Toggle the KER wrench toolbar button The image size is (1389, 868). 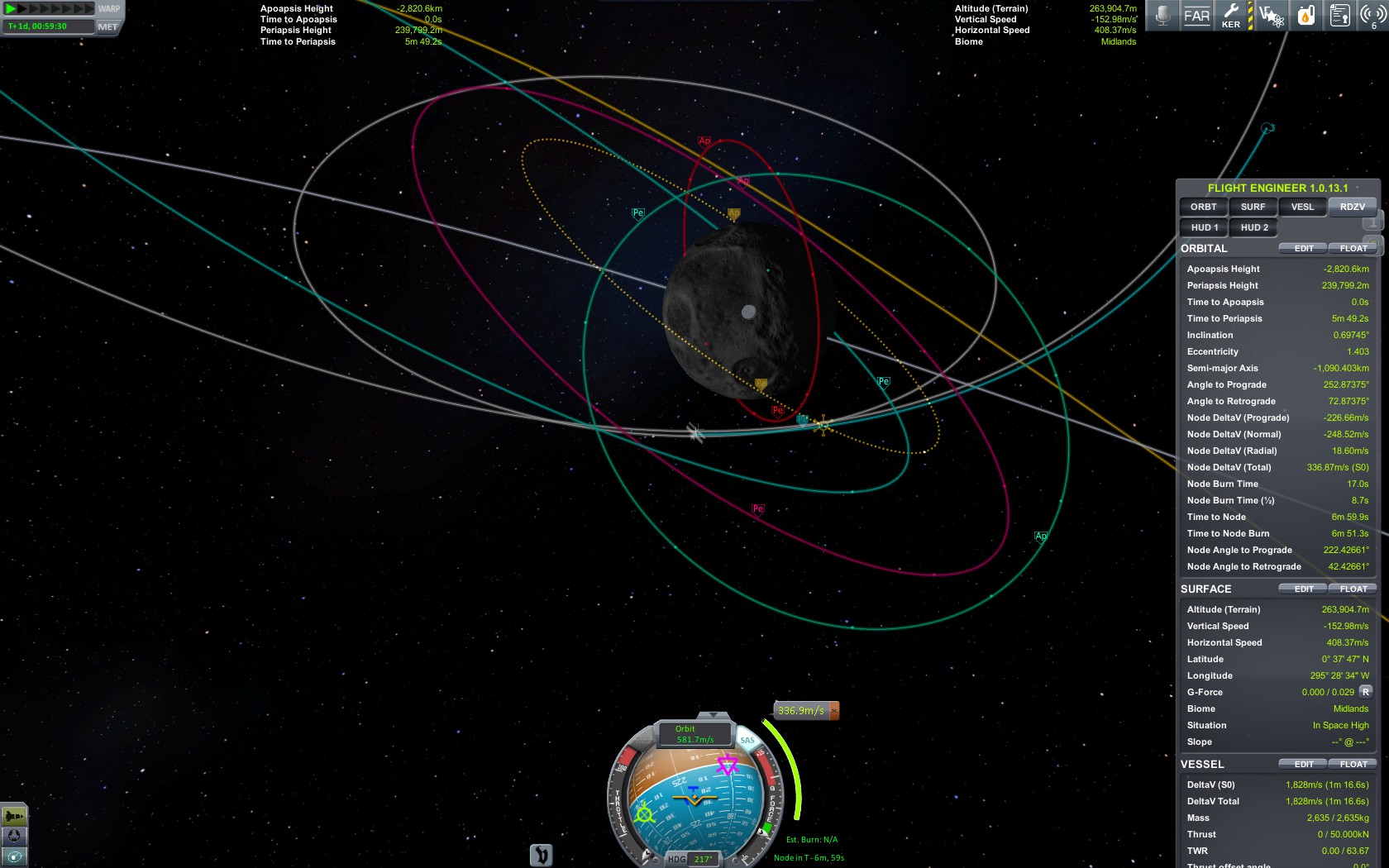[1231, 16]
